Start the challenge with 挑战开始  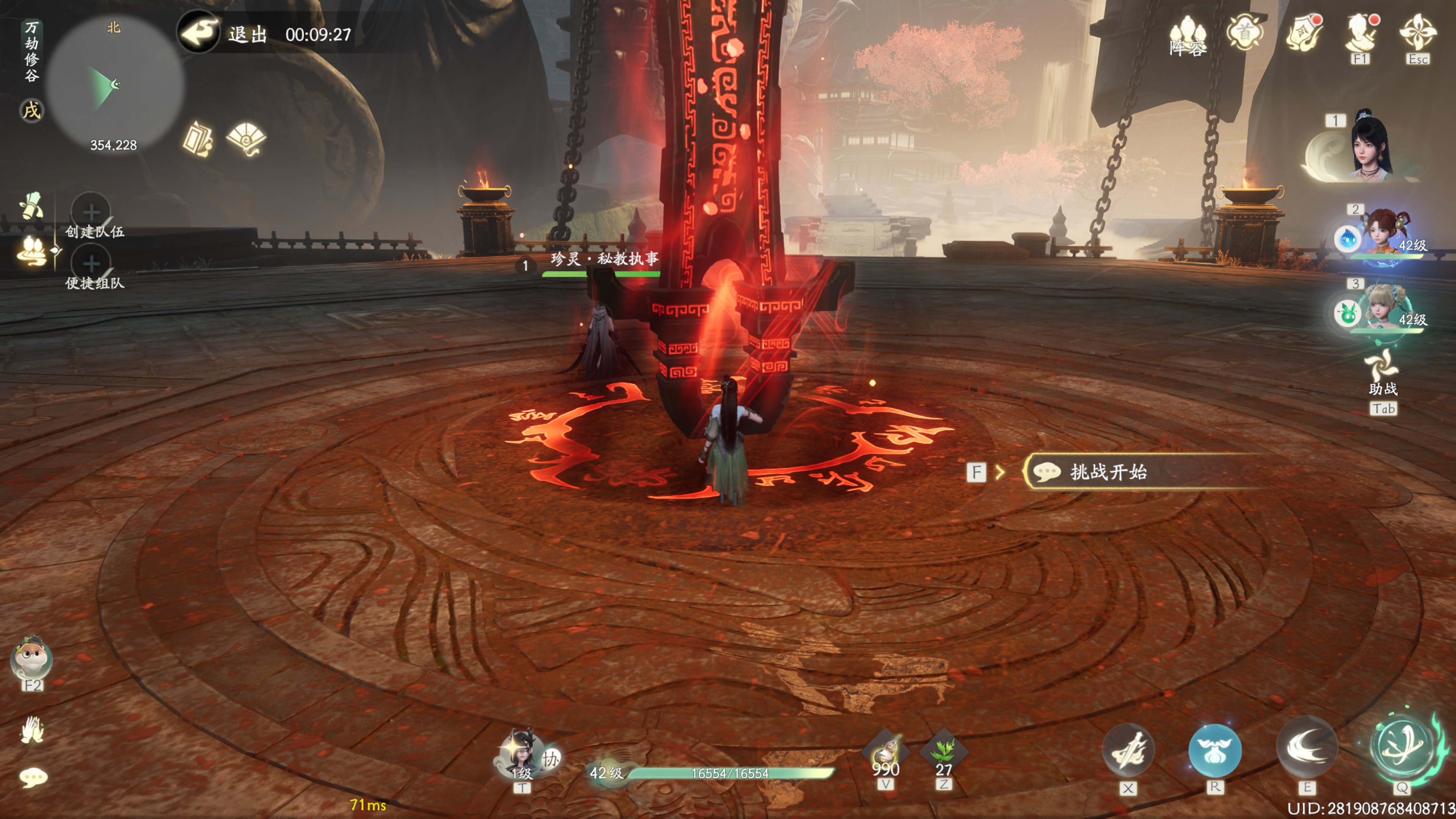pyautogui.click(x=1108, y=472)
